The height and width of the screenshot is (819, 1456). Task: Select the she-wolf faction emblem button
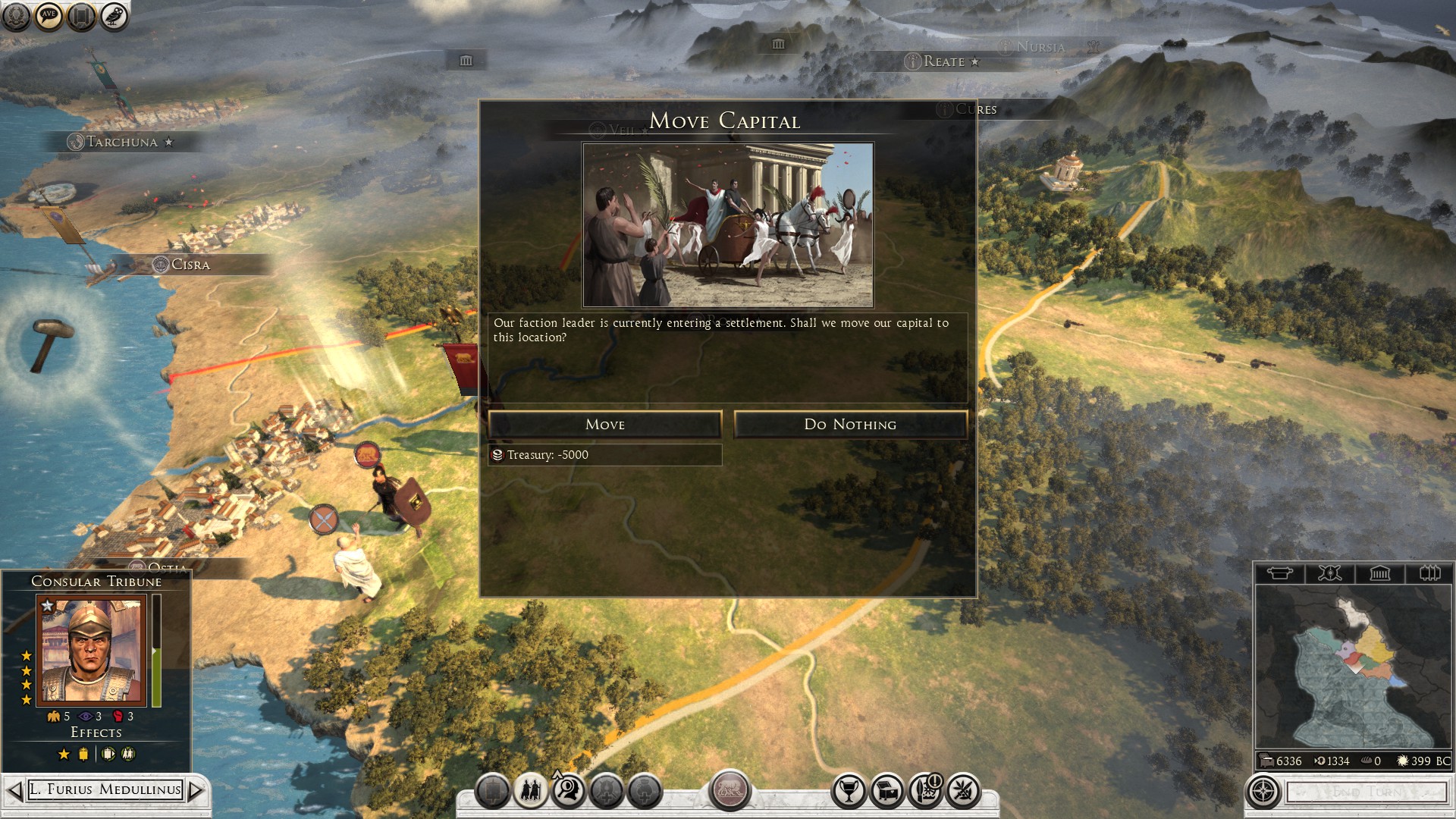point(730,790)
